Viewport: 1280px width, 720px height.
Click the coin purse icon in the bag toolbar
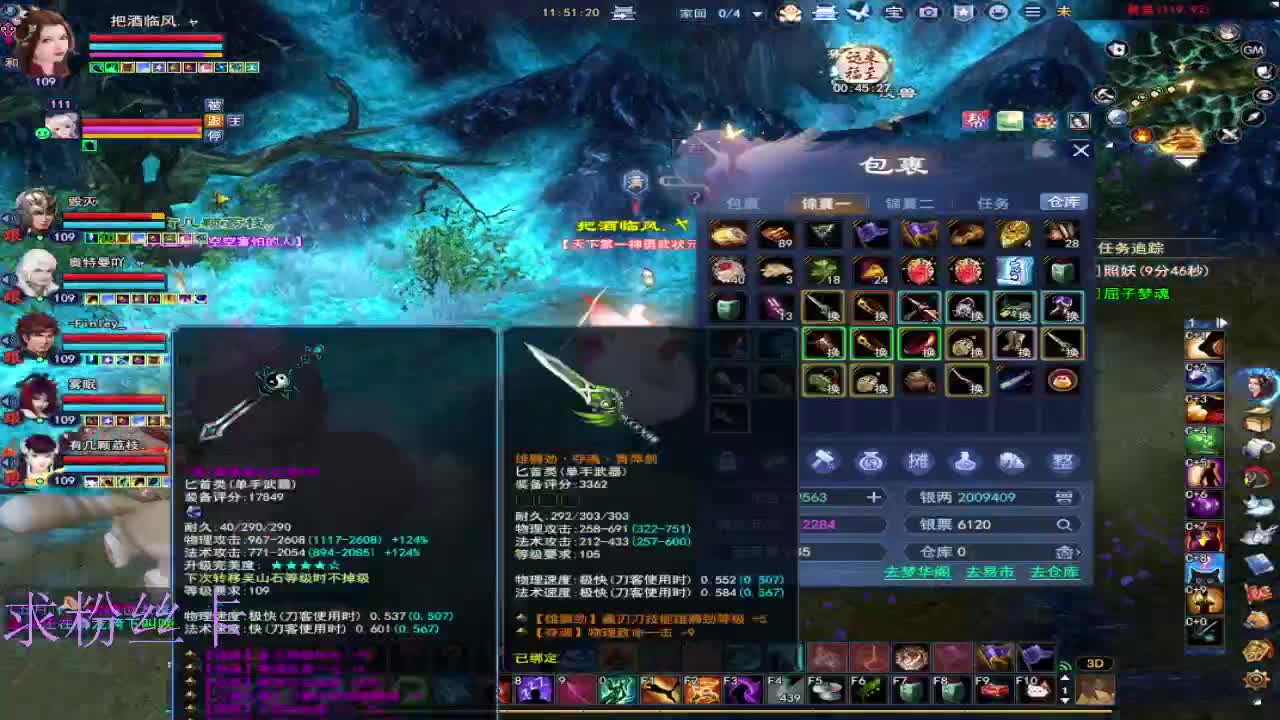(870, 462)
